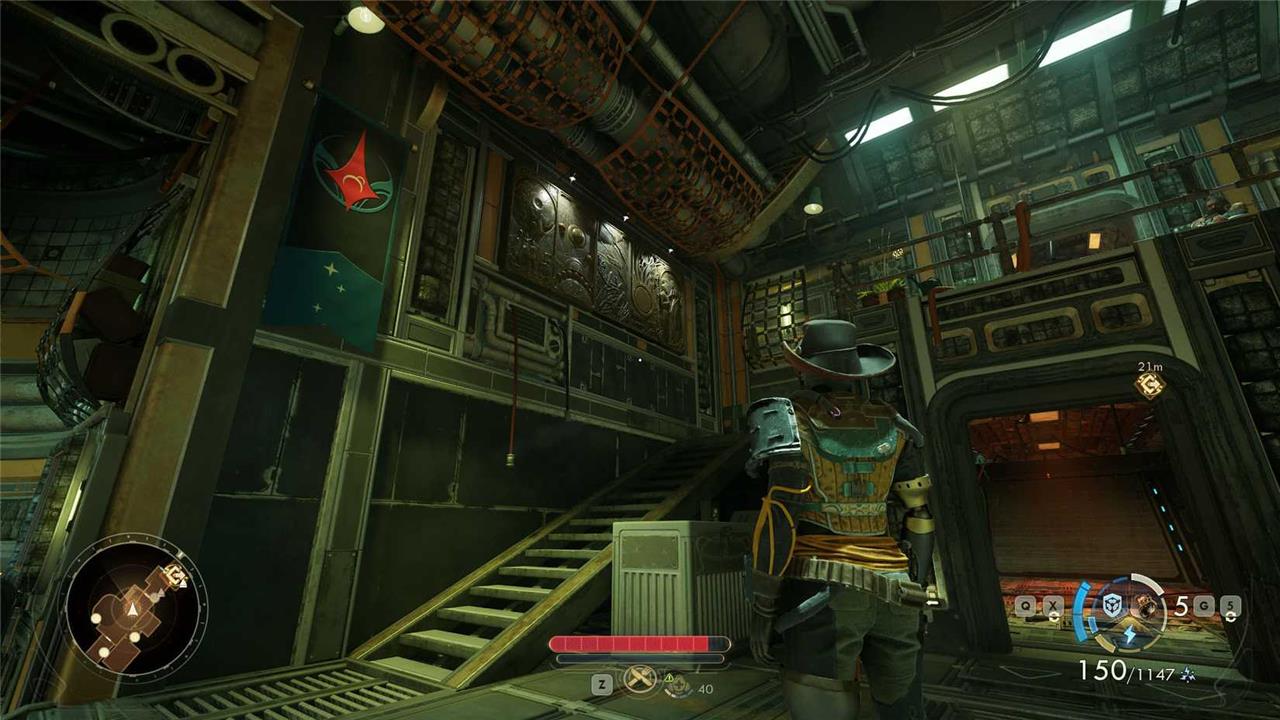Select the gold objective marker on the minimap
The height and width of the screenshot is (720, 1280).
[x=176, y=575]
